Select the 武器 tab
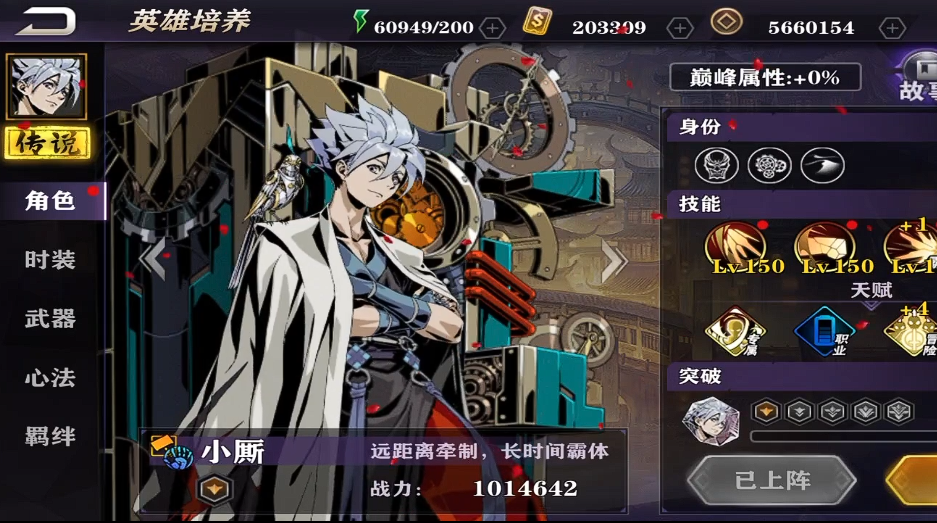The image size is (937, 523). tap(50, 319)
